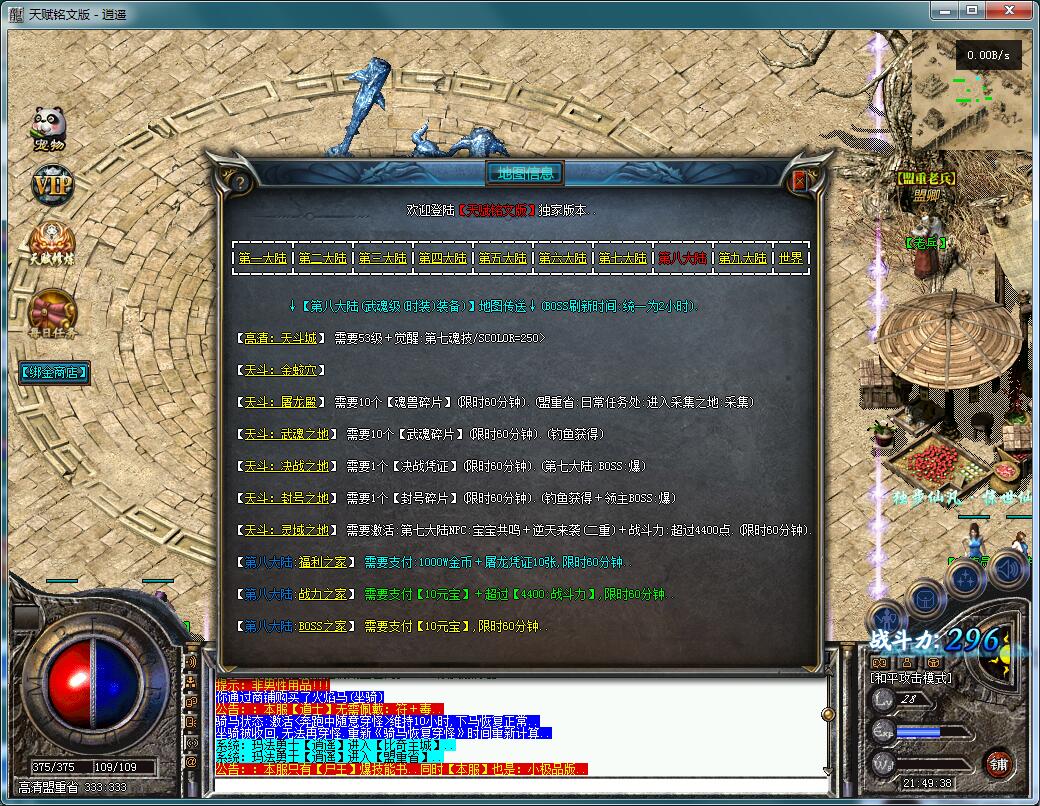This screenshot has height=806, width=1040.
Task: Open the round 铺 shop button
Action: click(997, 763)
